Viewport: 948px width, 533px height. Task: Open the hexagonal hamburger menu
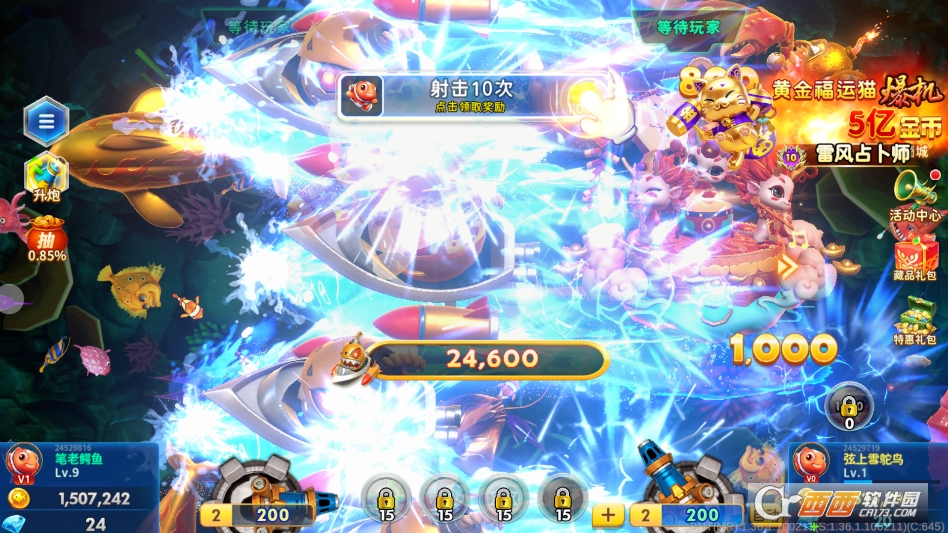tap(46, 122)
